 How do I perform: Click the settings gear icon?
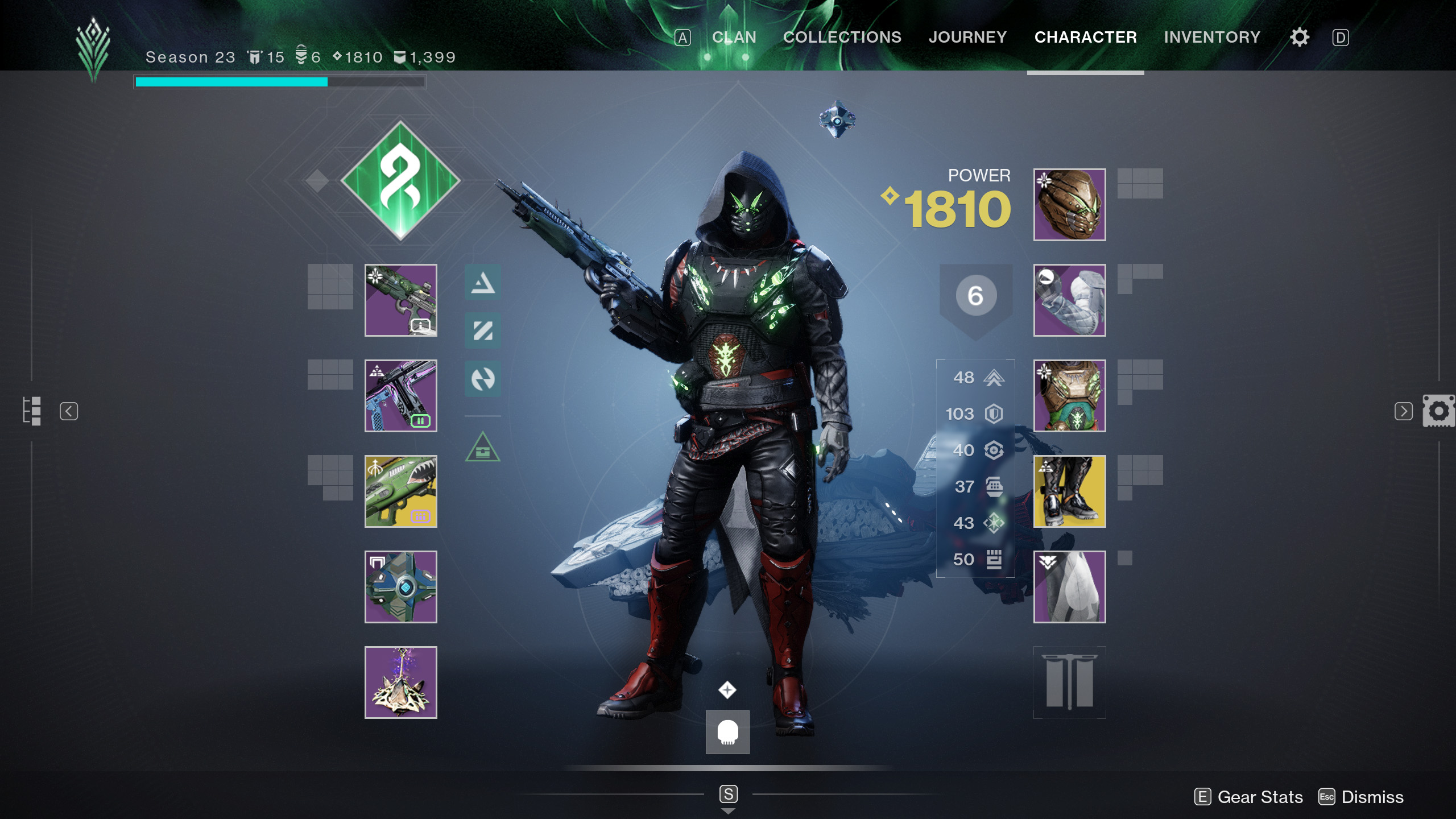coord(1300,37)
